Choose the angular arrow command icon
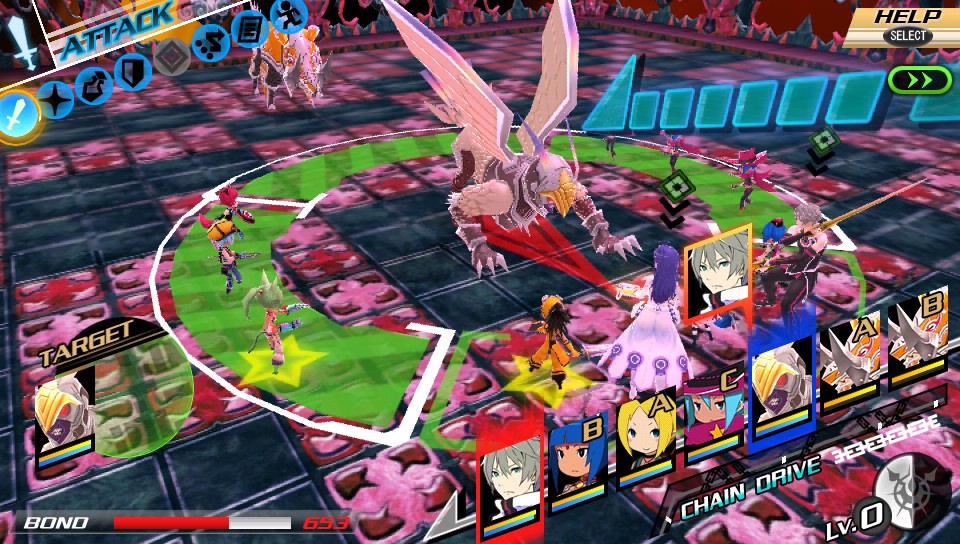The height and width of the screenshot is (544, 960). coord(94,85)
